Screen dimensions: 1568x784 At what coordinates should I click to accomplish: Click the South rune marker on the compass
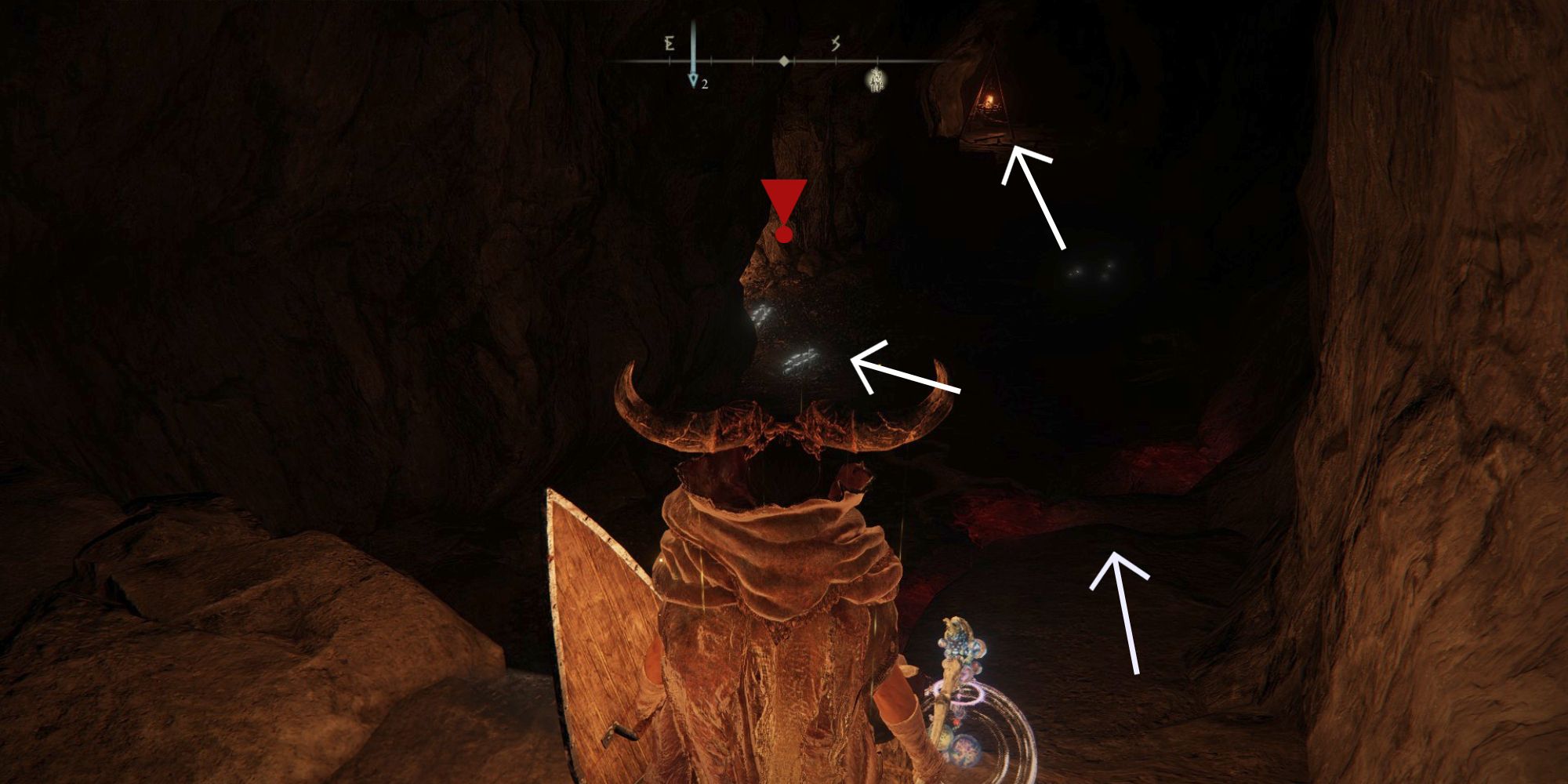836,44
